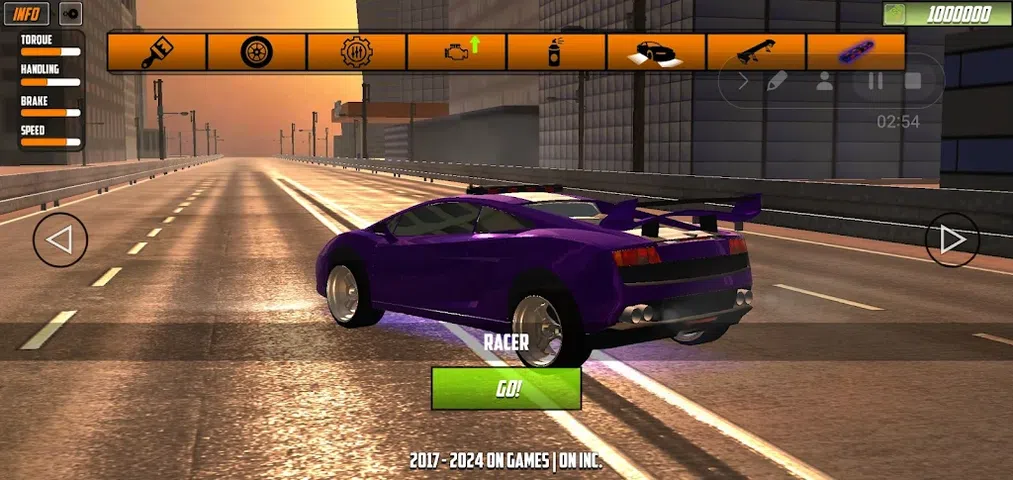The width and height of the screenshot is (1013, 480).
Task: Click the INFO button
Action: click(26, 14)
